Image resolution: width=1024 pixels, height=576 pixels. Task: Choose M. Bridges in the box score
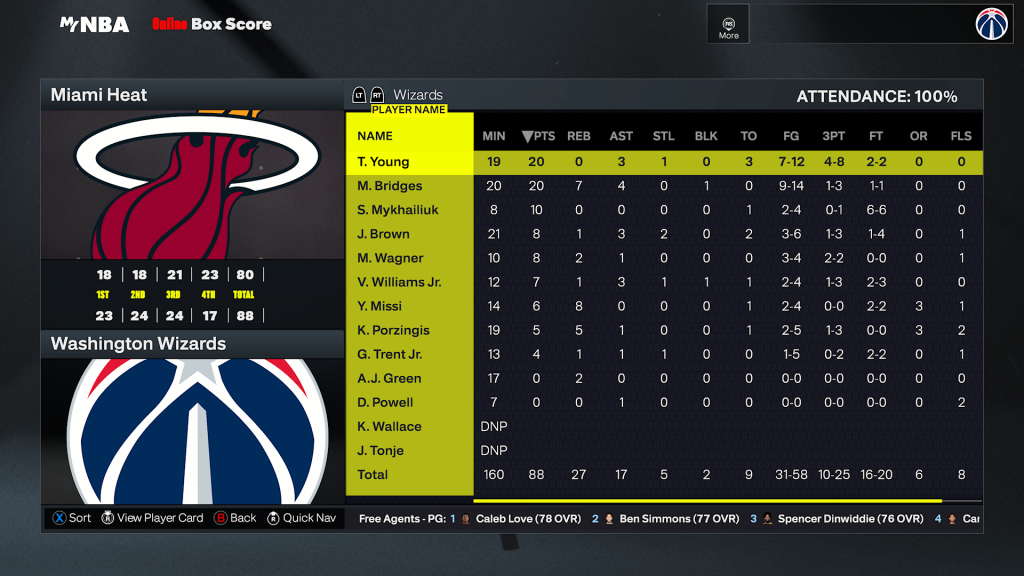[390, 186]
